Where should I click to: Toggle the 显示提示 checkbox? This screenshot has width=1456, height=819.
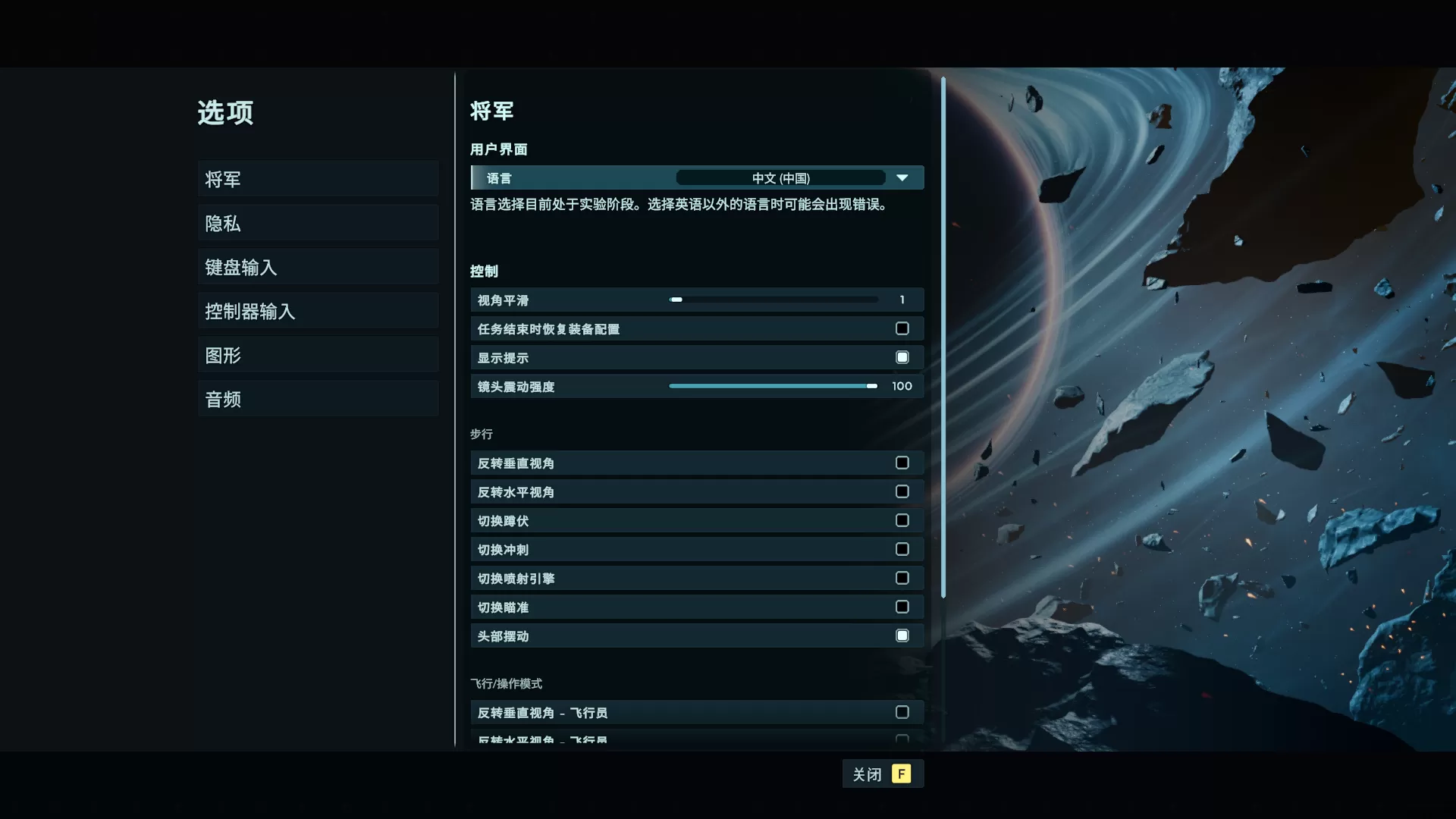pos(902,358)
